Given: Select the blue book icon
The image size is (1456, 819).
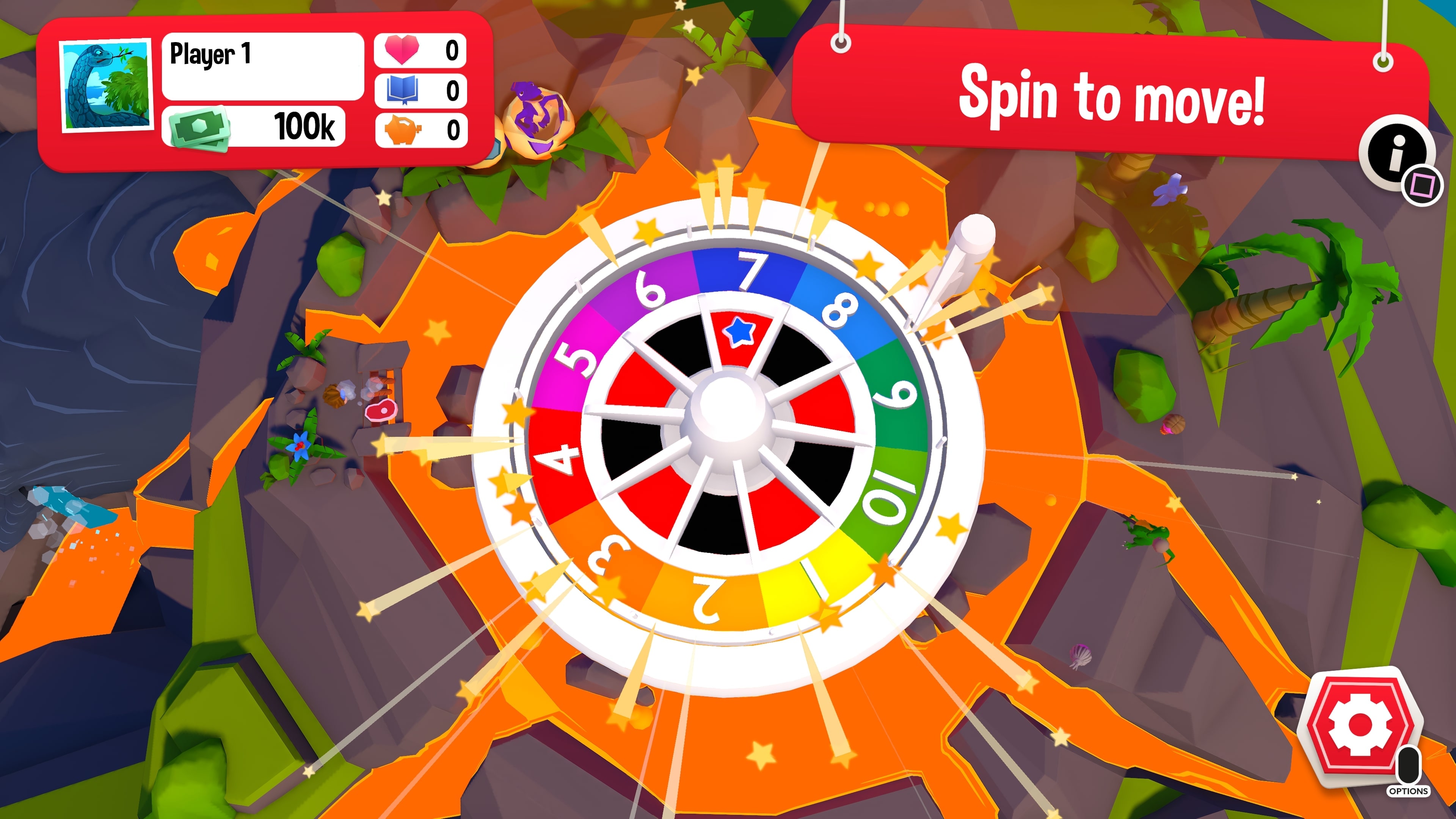Looking at the screenshot, I should pyautogui.click(x=403, y=91).
